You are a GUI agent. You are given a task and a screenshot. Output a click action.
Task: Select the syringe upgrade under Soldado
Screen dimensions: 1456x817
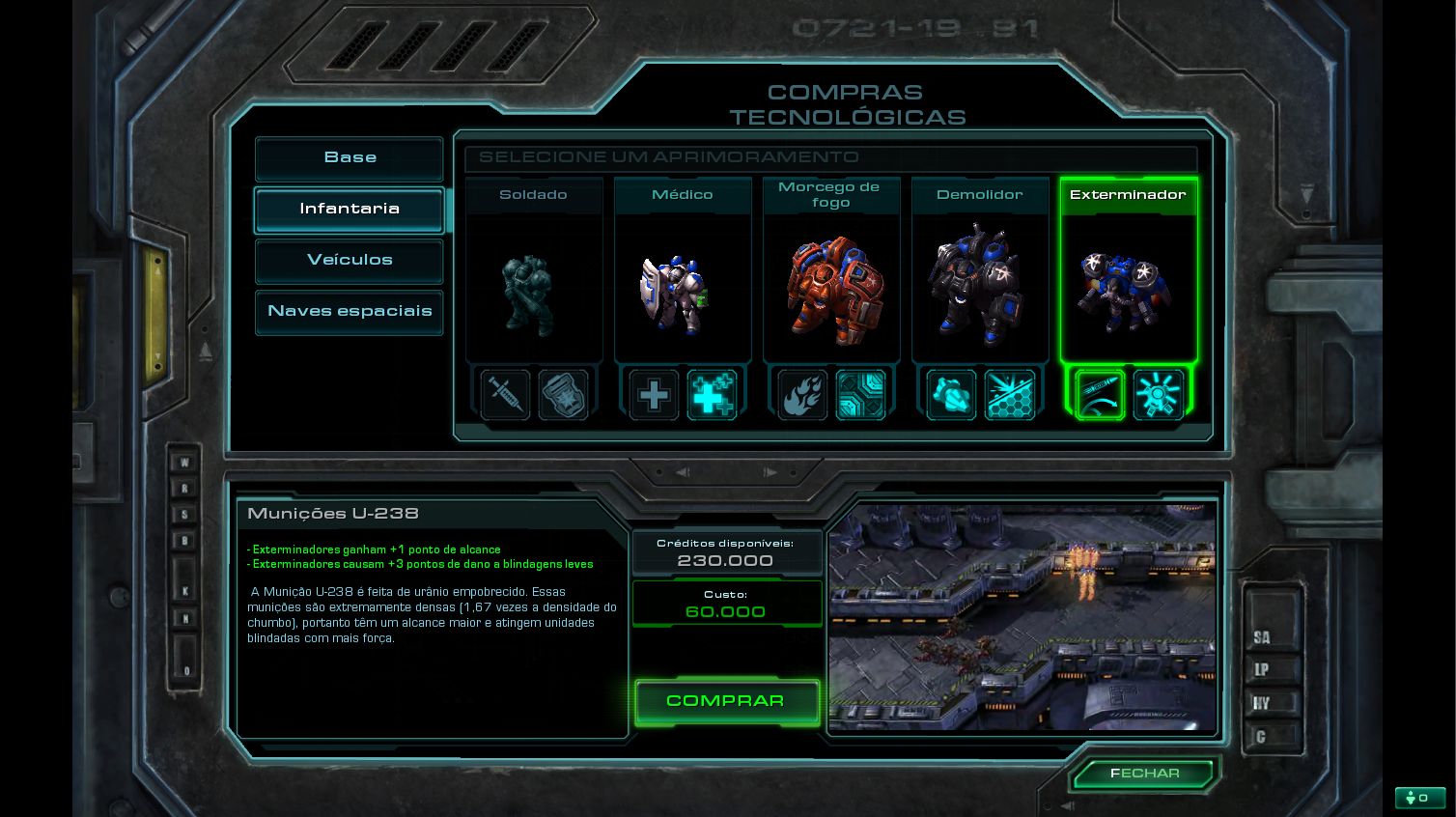[506, 395]
